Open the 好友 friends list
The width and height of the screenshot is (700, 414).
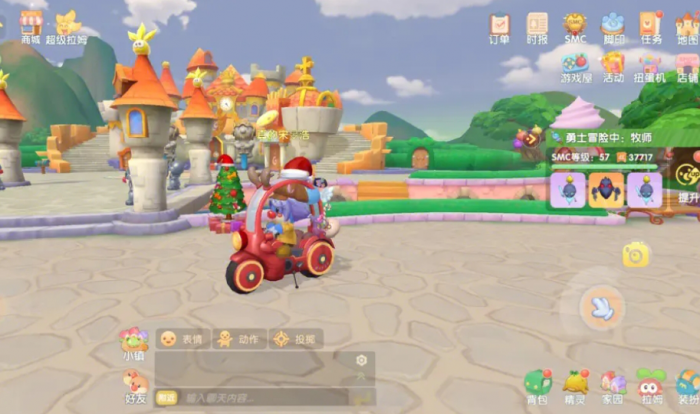point(134,385)
